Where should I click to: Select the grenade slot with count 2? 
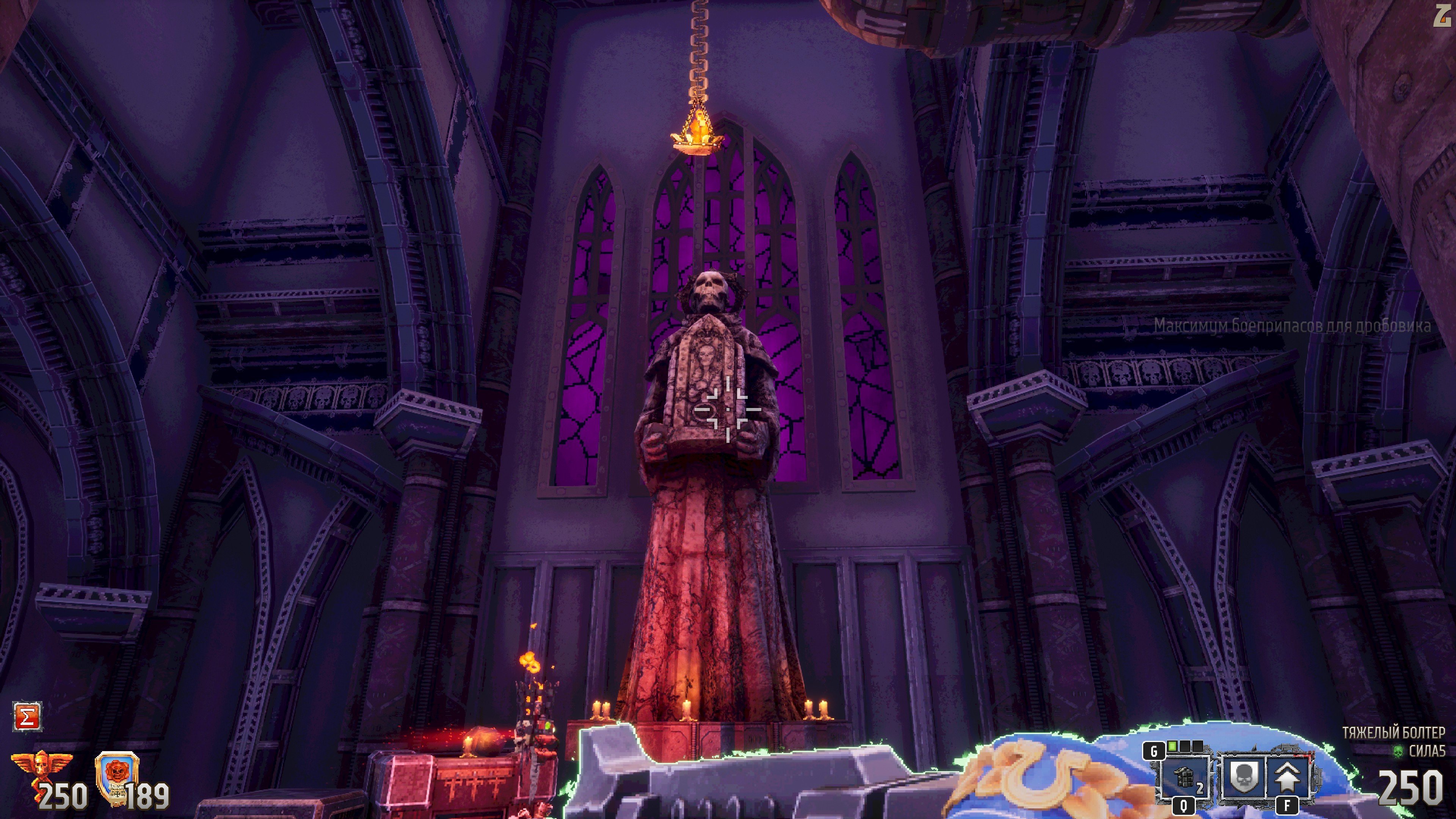tap(1184, 778)
